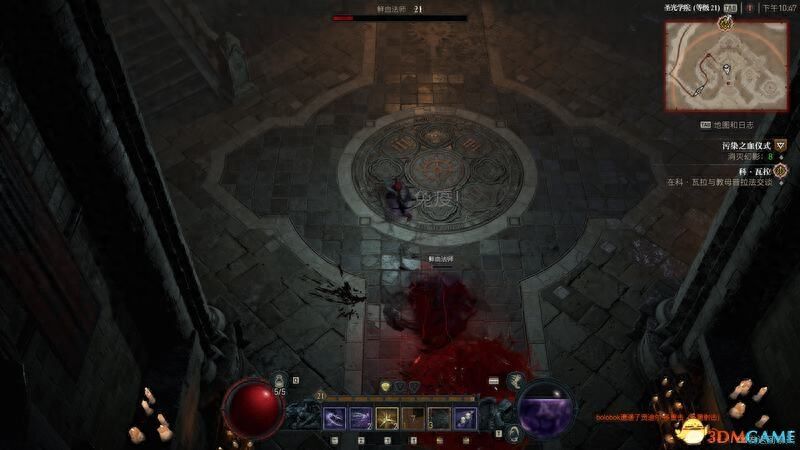Activate the last purple orbs skill
800x450 pixels.
(463, 416)
